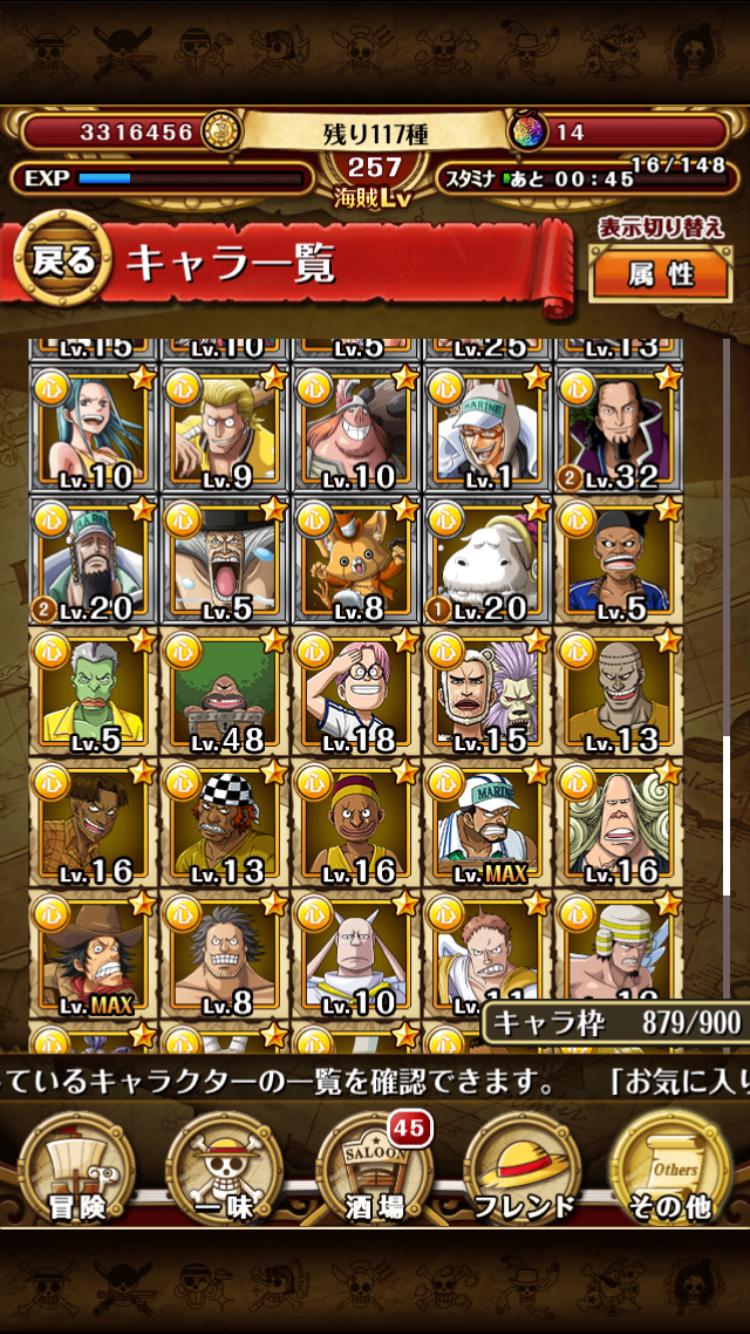Choose the Lv.48 character with green bushy hair
The width and height of the screenshot is (750, 1334).
224,692
